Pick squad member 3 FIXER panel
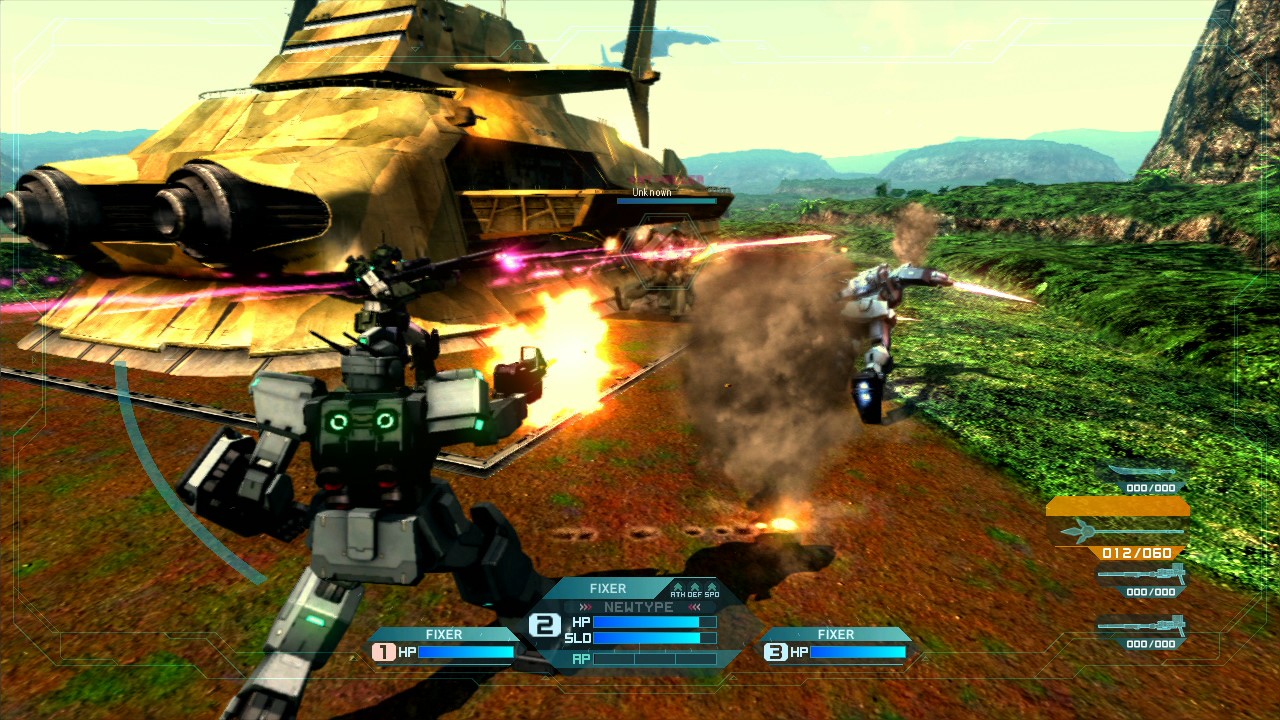The image size is (1280, 720). coord(836,644)
